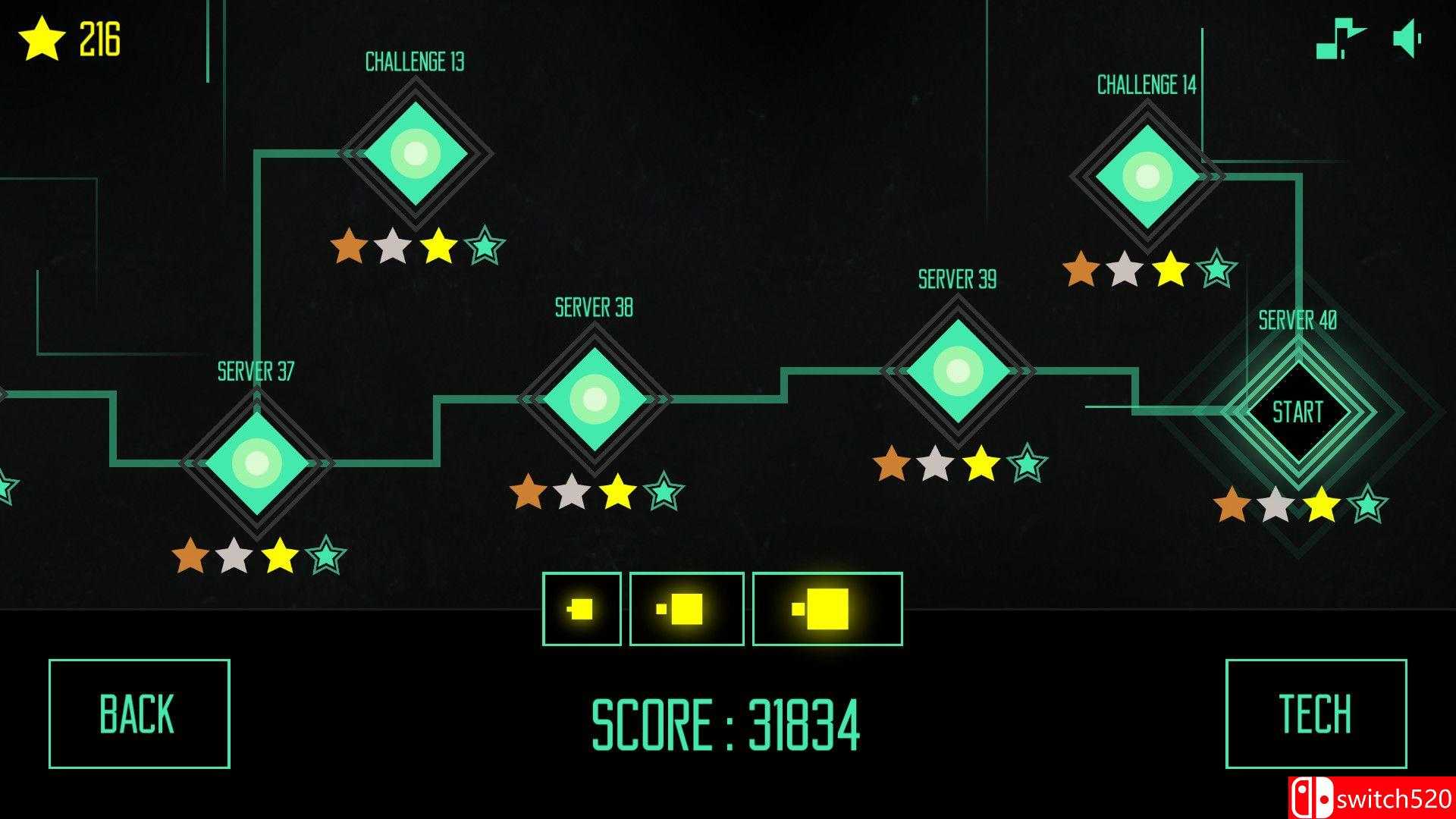Click the BACK button
Screen dimensions: 1456x819
(x=139, y=711)
